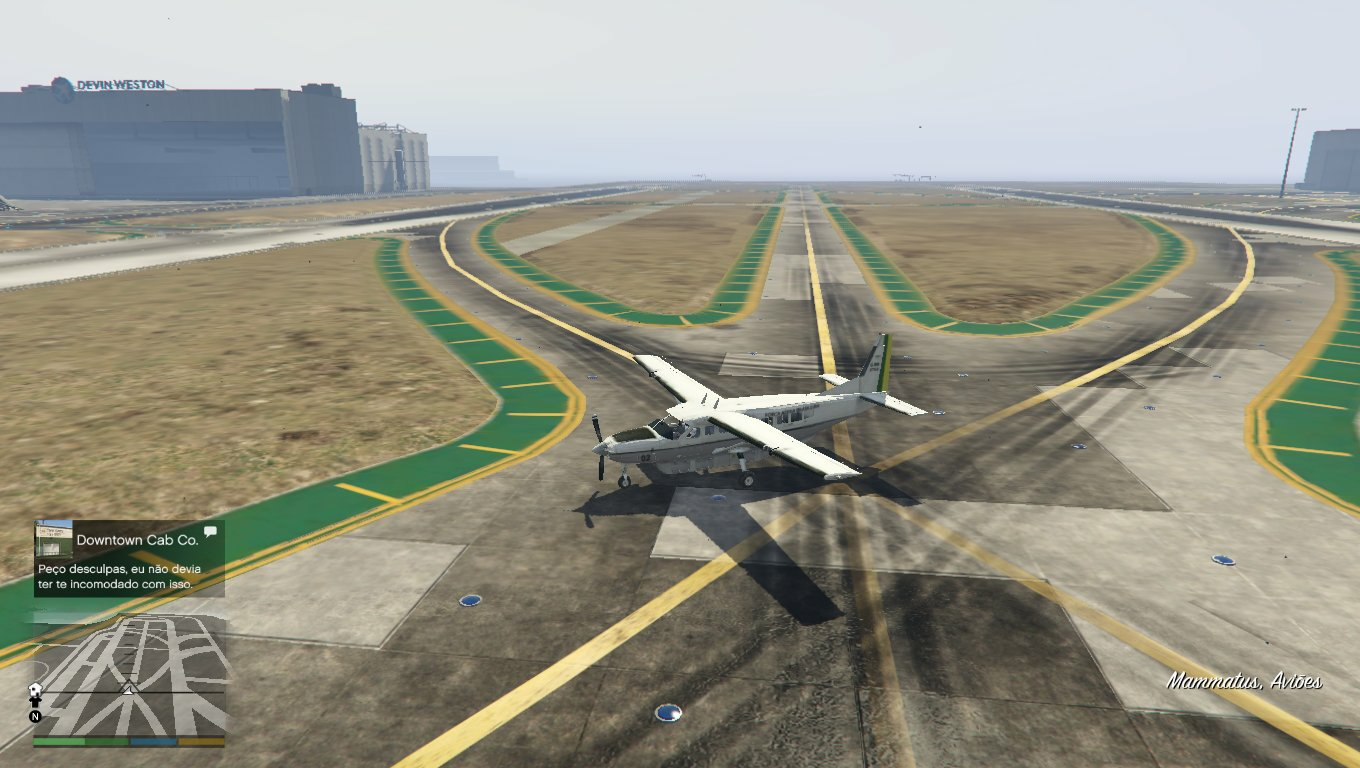Click the north compass marker on minimap
The width and height of the screenshot is (1360, 768).
click(35, 716)
